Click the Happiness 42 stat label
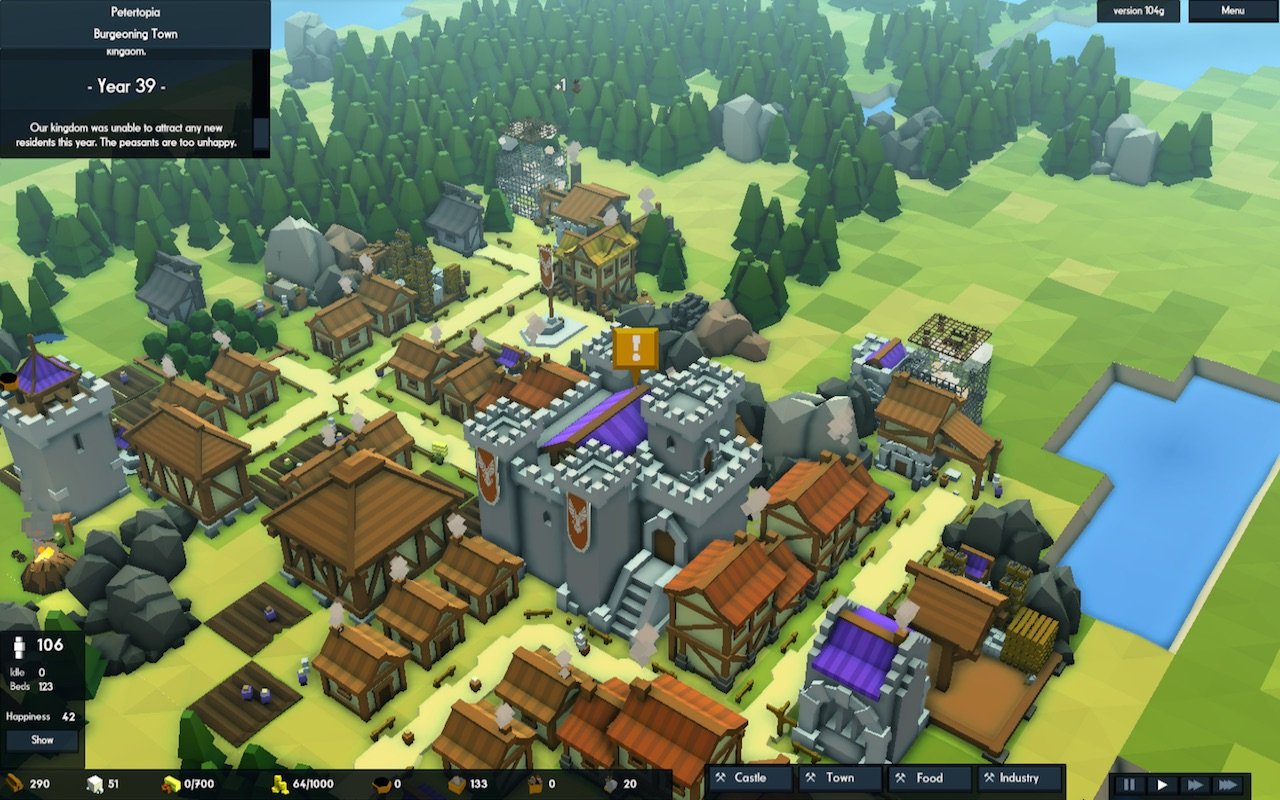 40,716
